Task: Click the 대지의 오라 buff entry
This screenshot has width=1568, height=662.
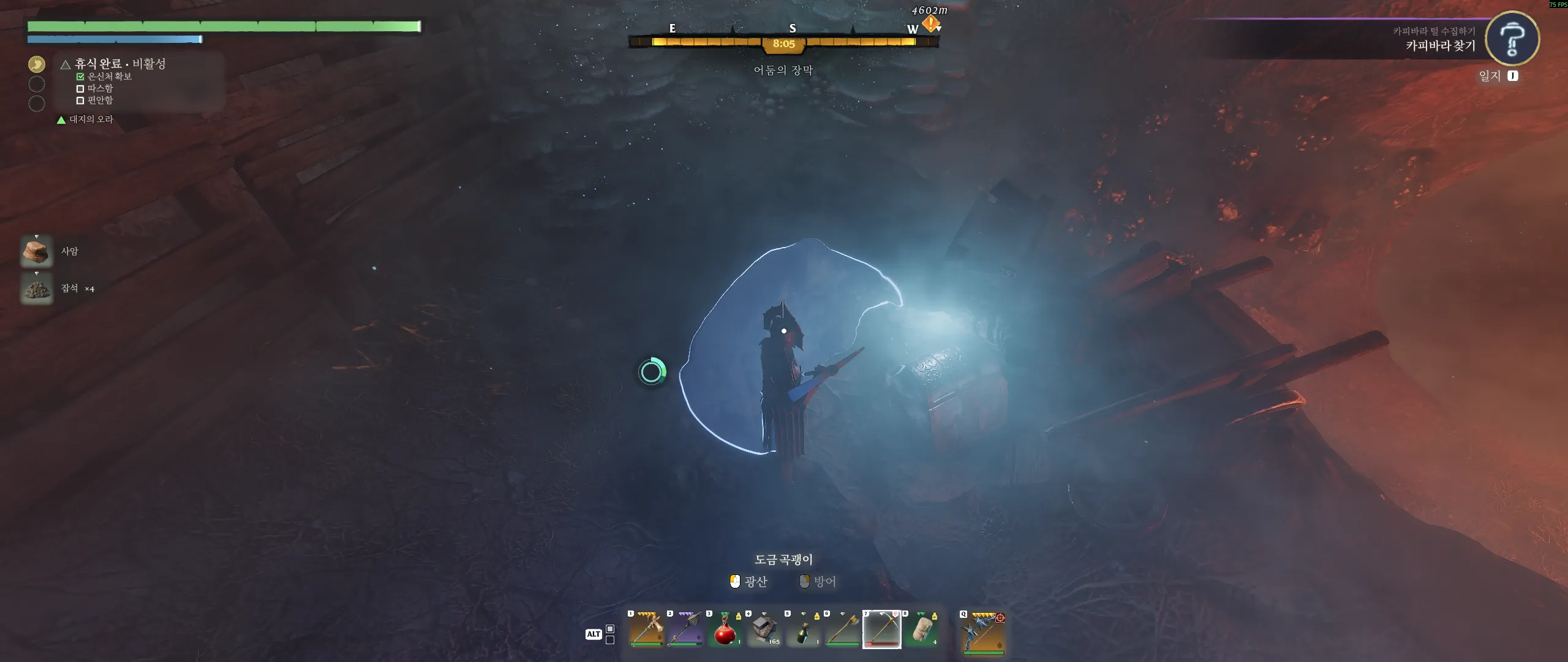Action: [x=91, y=120]
